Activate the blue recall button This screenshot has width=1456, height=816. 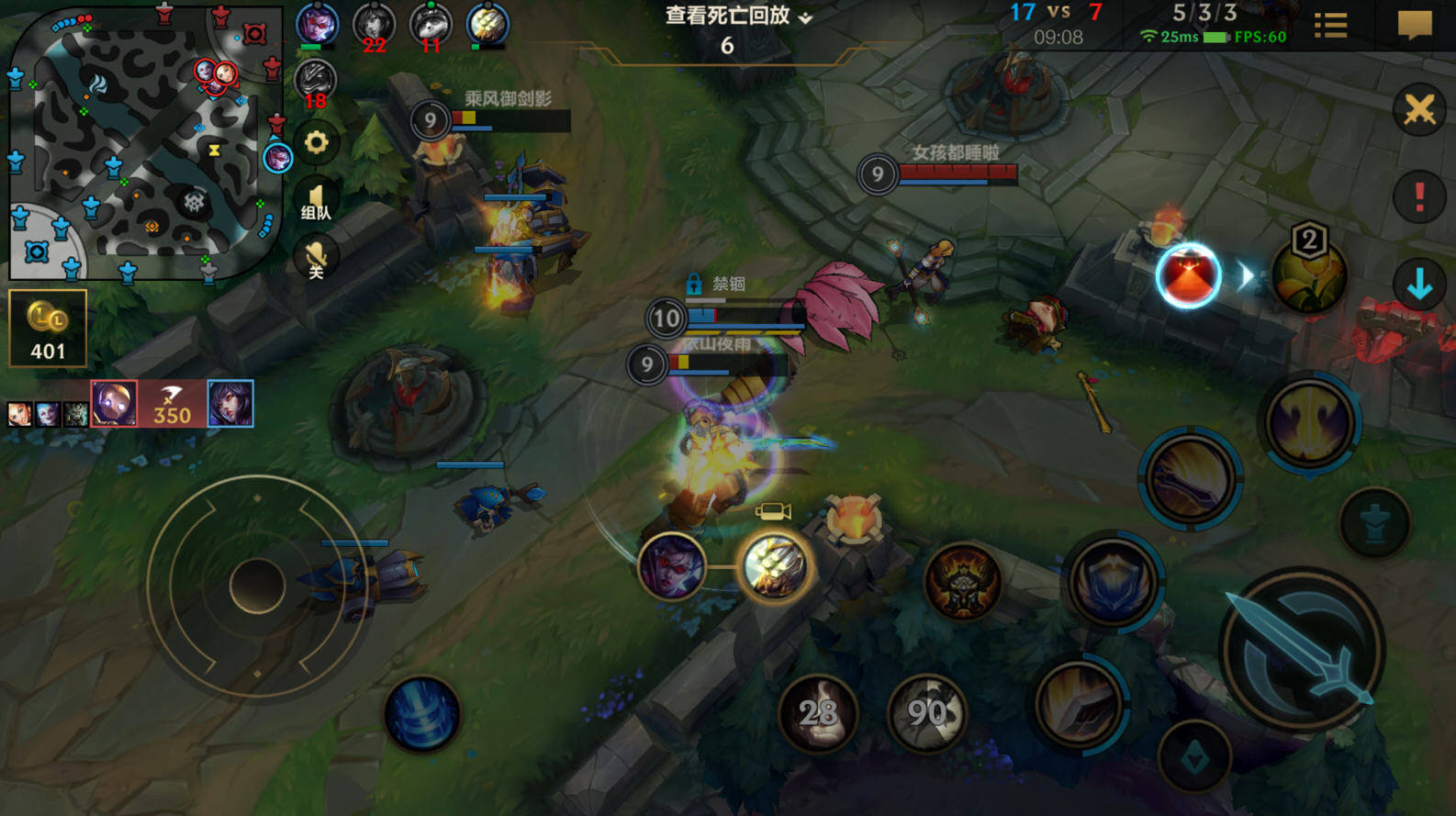pyautogui.click(x=422, y=714)
